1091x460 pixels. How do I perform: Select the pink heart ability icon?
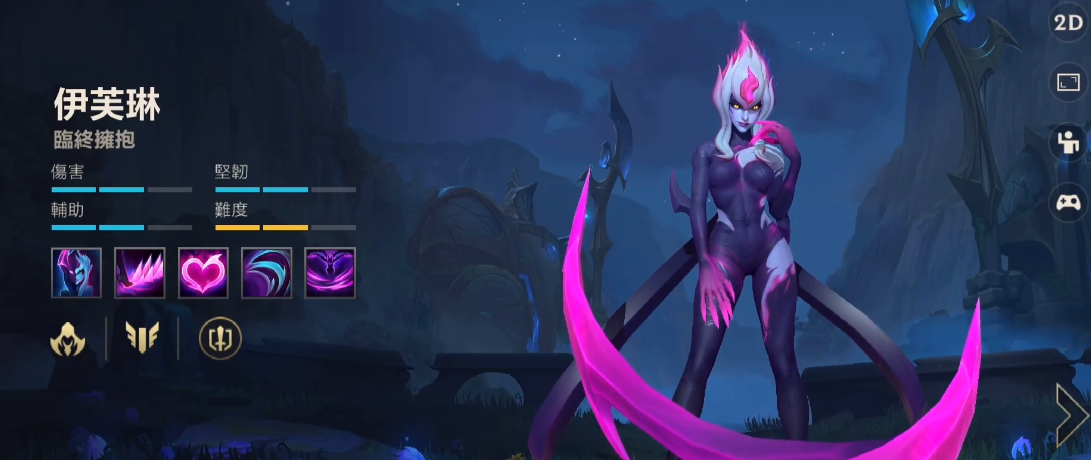pyautogui.click(x=203, y=273)
